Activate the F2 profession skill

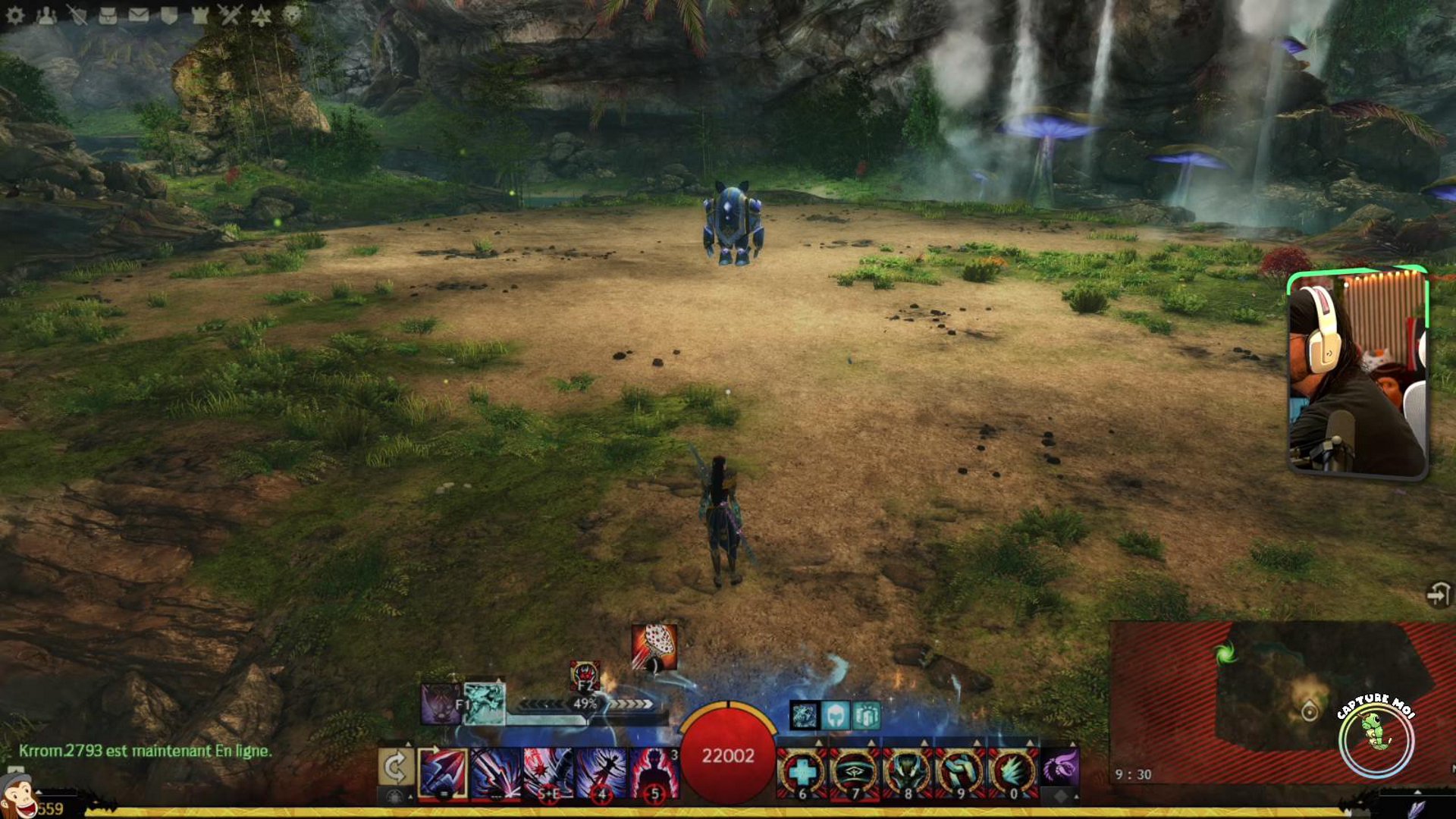[x=585, y=676]
